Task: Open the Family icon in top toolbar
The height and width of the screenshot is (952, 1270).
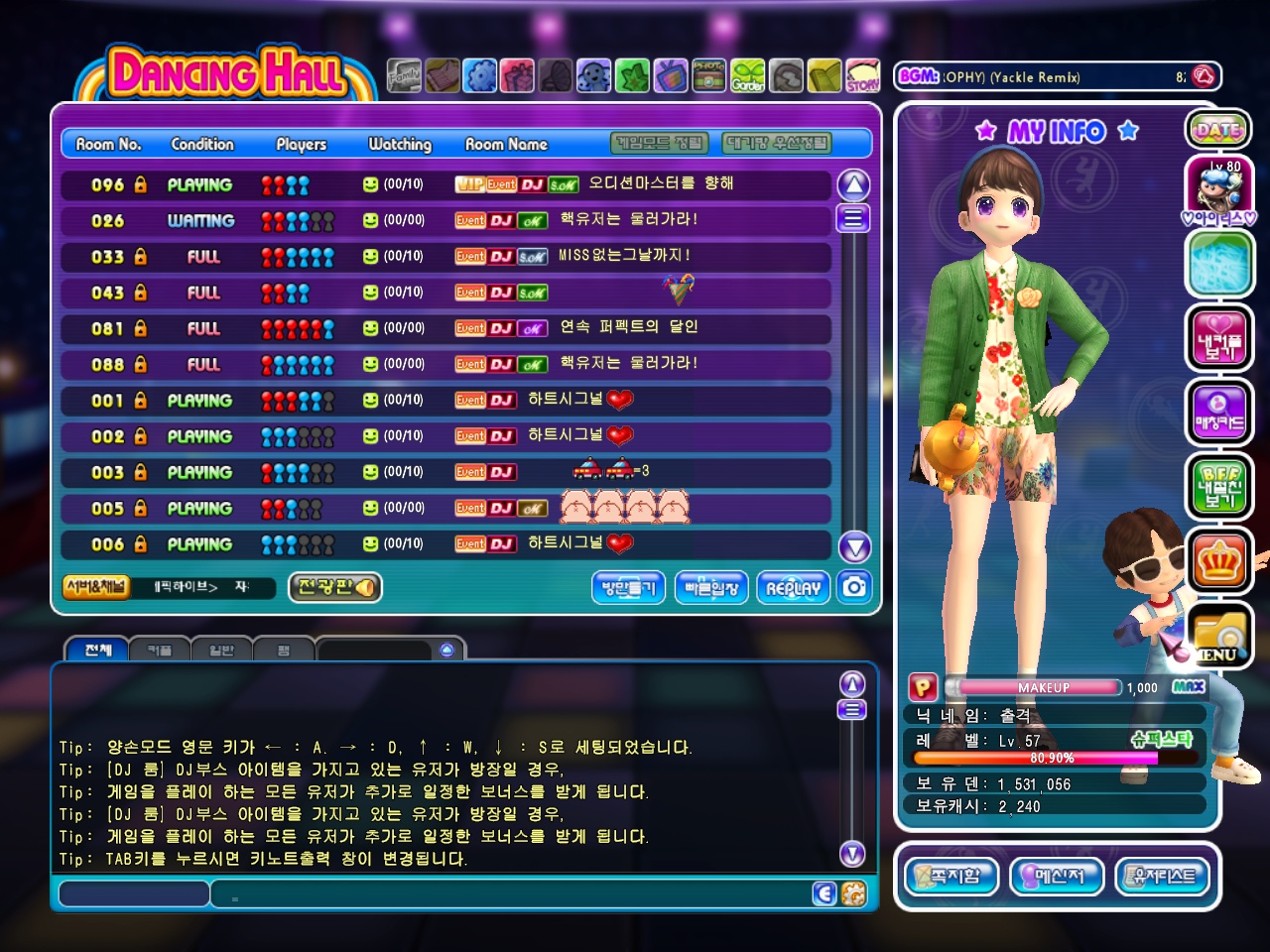Action: pos(404,75)
